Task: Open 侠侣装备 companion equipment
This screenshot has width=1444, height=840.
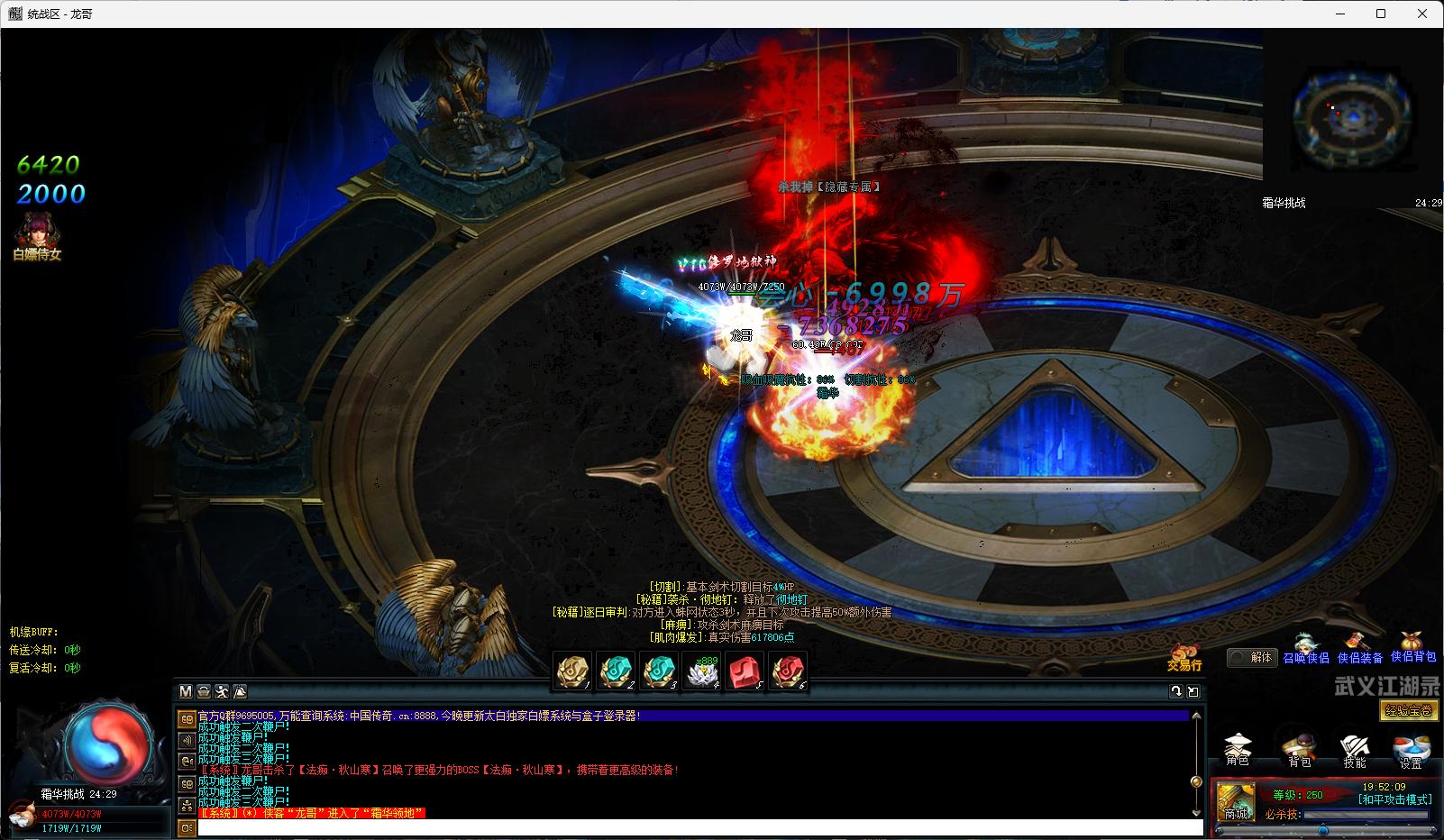Action: coord(1359,649)
